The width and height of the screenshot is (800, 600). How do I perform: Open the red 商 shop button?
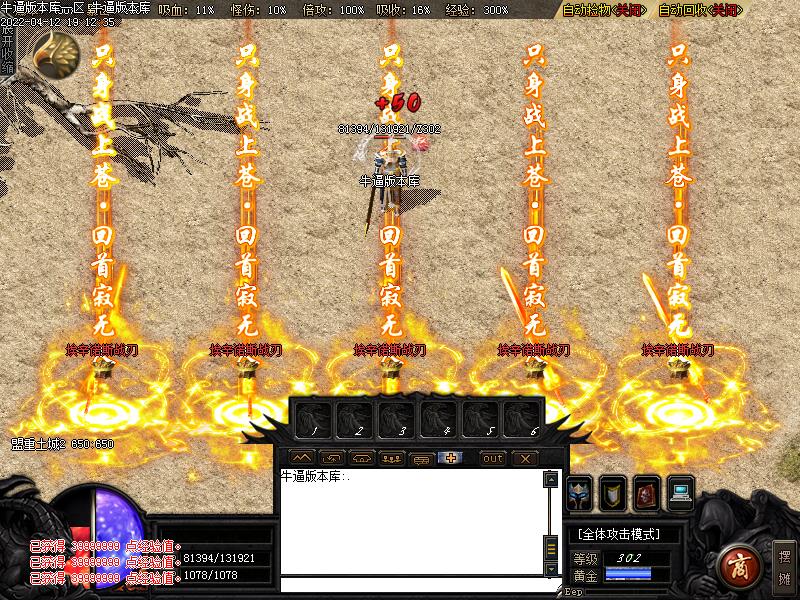point(739,565)
